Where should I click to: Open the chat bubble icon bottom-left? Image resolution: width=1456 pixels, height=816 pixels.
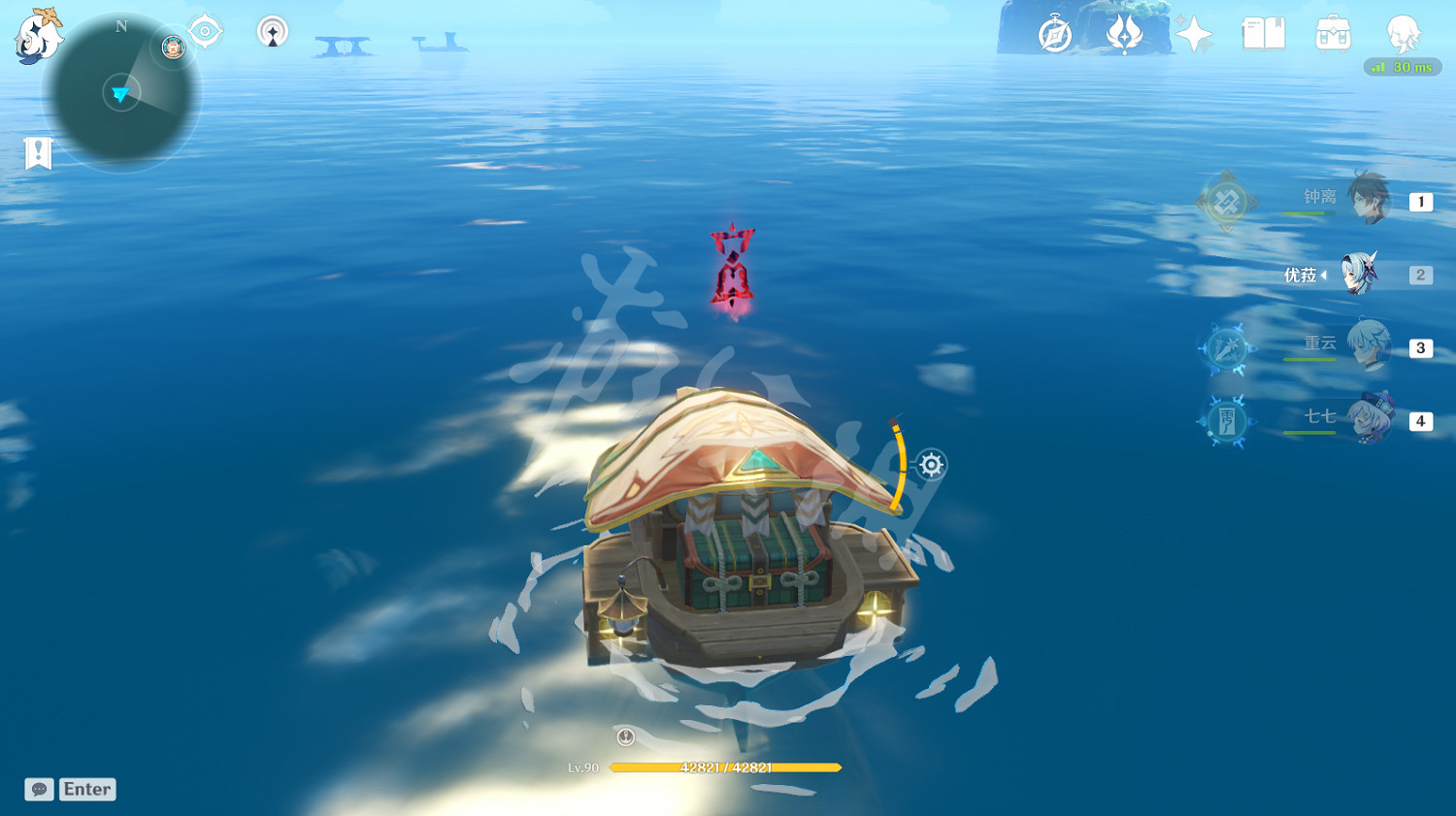pos(37,789)
